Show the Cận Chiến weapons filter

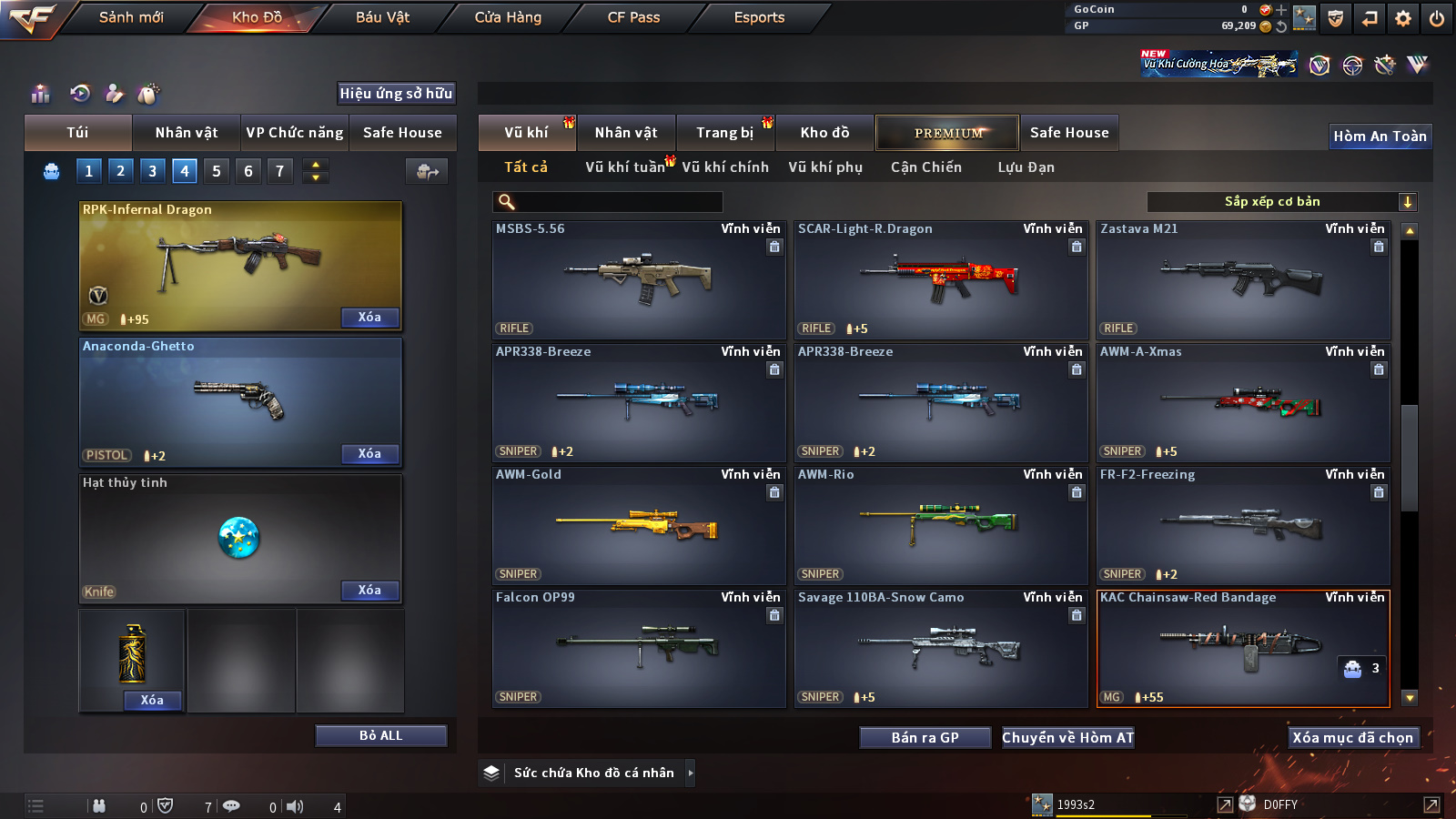pos(925,167)
